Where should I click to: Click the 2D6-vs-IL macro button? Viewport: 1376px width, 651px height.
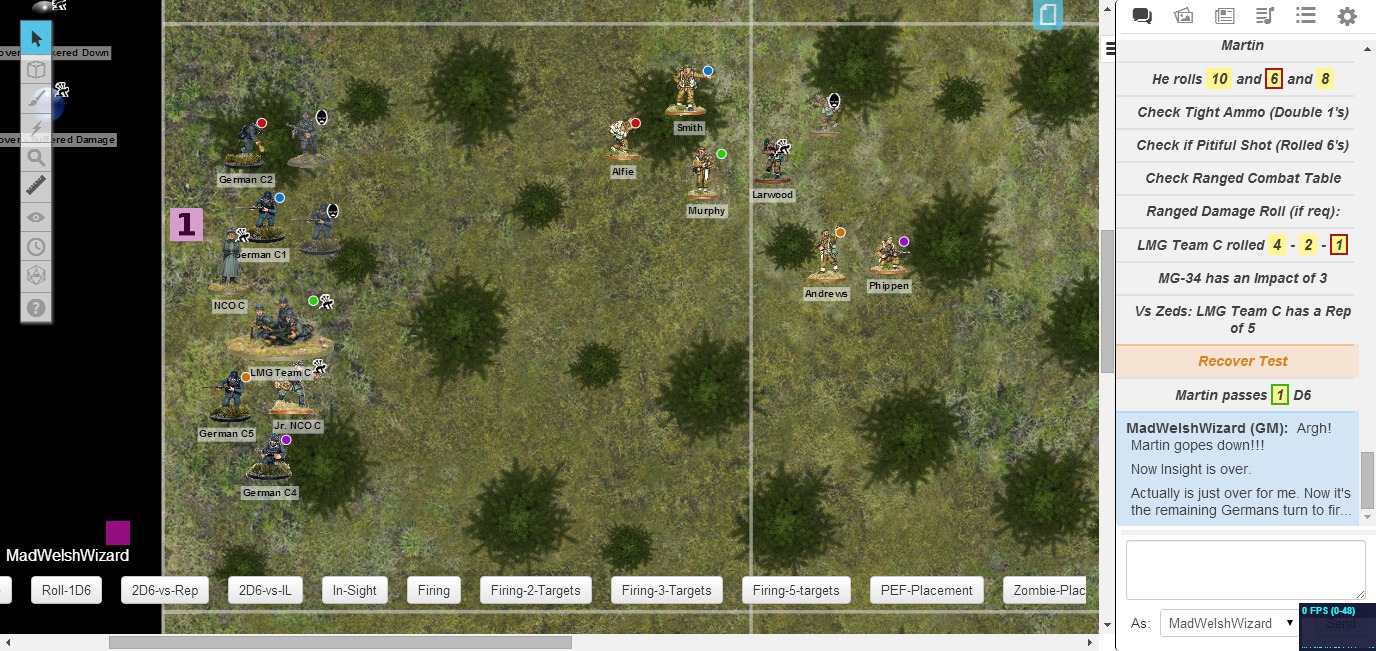click(265, 590)
